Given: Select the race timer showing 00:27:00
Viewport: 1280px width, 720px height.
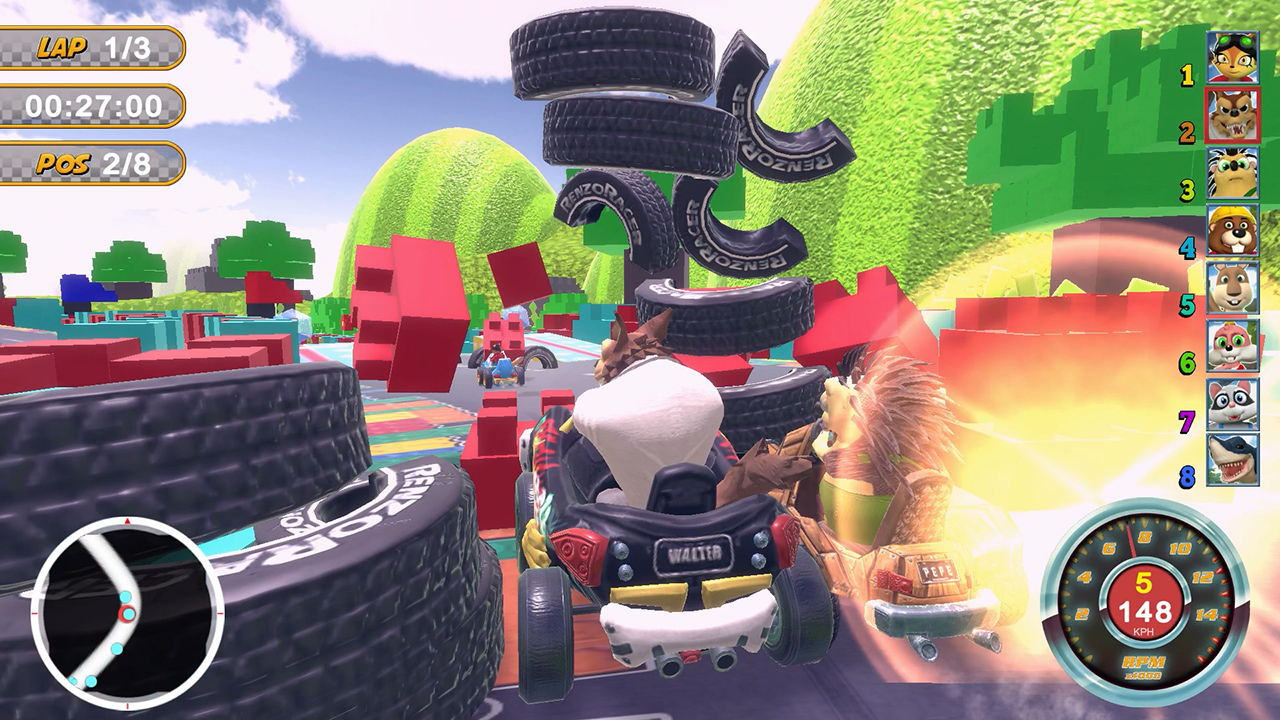Looking at the screenshot, I should pos(95,103).
